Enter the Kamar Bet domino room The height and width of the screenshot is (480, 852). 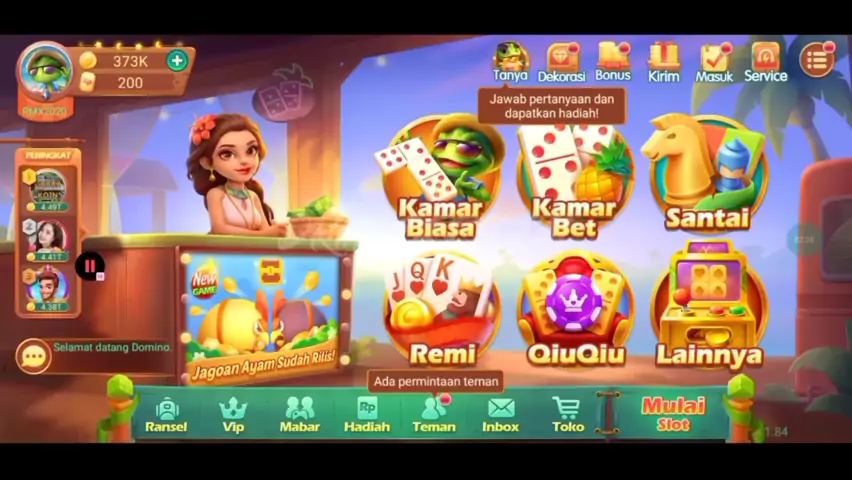click(573, 178)
